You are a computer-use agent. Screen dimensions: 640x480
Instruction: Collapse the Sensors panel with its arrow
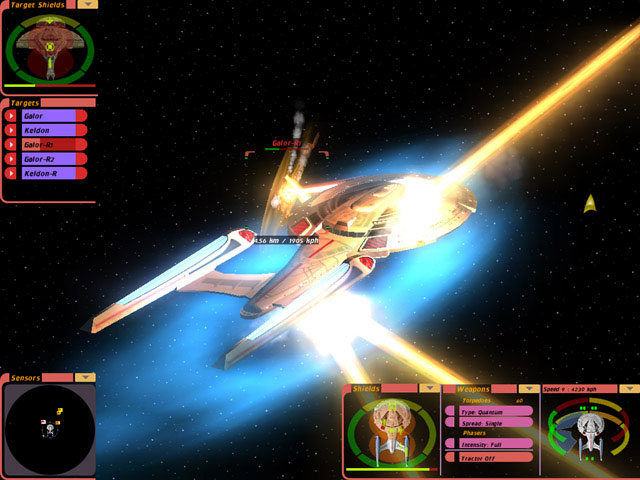pos(86,378)
